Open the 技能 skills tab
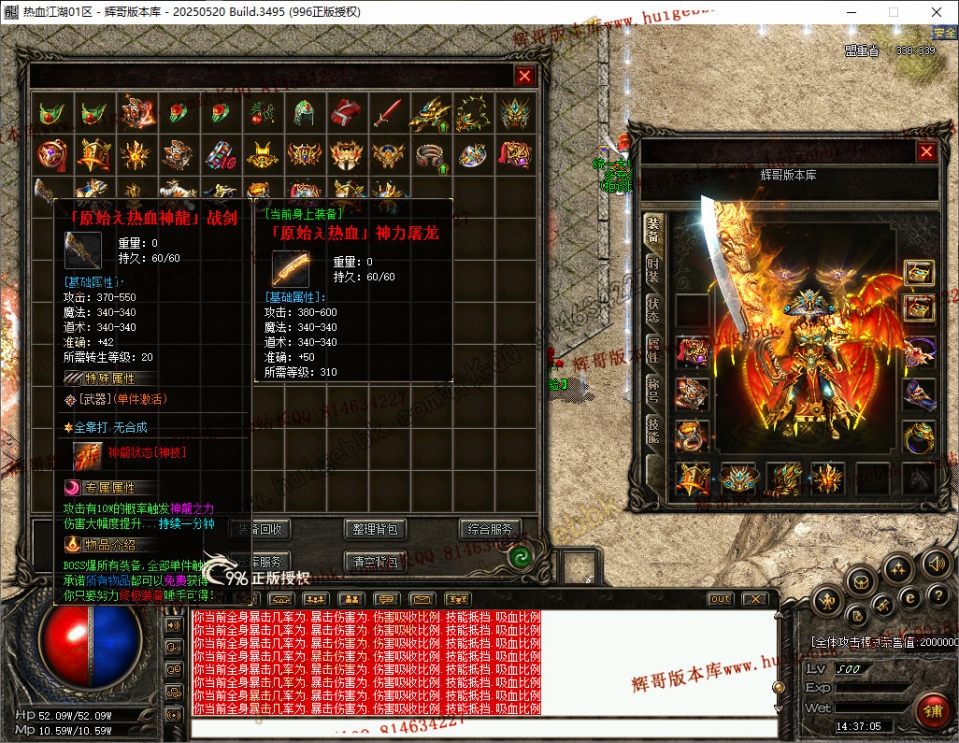Image resolution: width=959 pixels, height=743 pixels. (653, 429)
